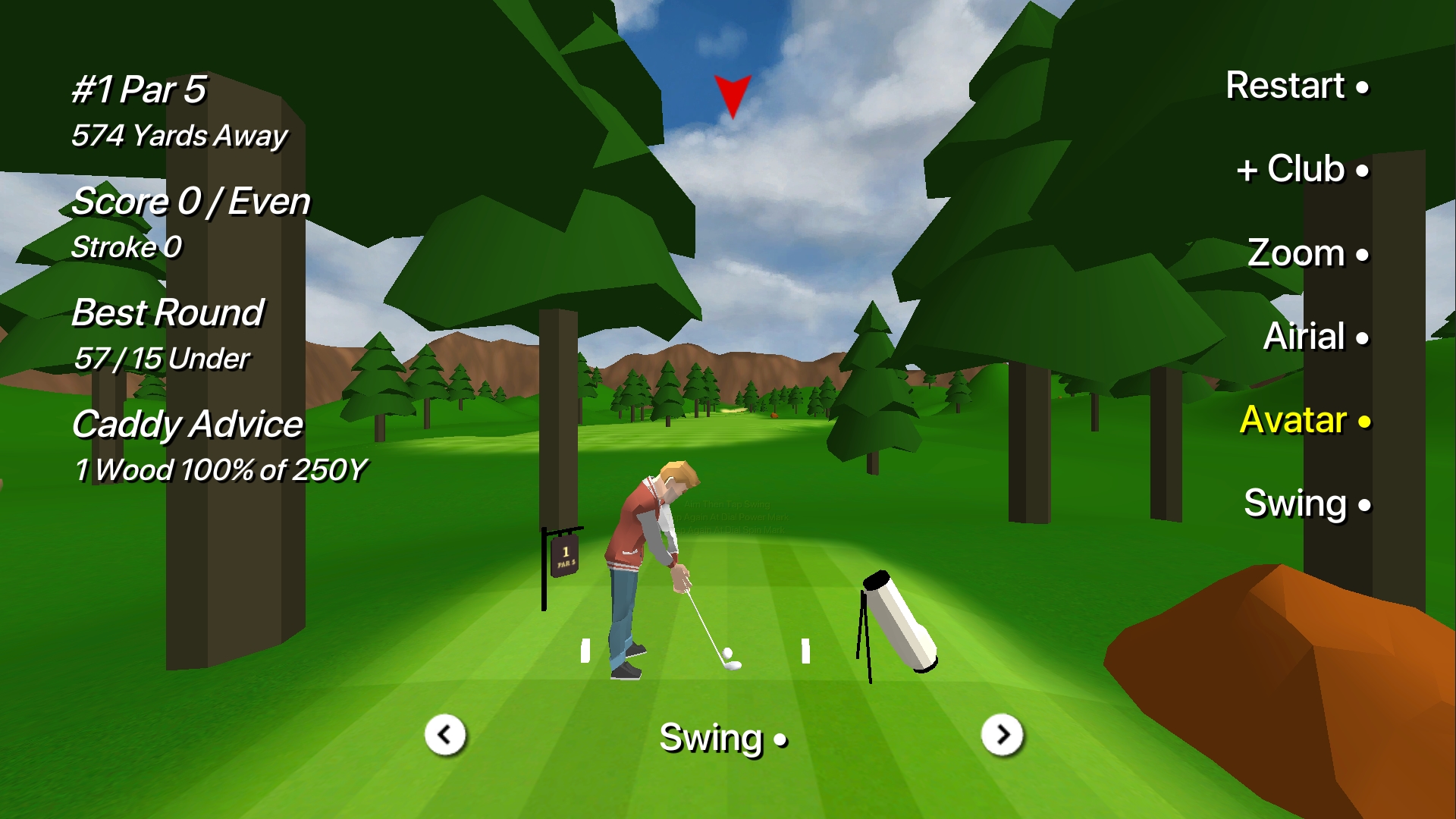Screen dimensions: 1456x819
Task: Tap the Swing label between the arrow buttons
Action: 723,738
